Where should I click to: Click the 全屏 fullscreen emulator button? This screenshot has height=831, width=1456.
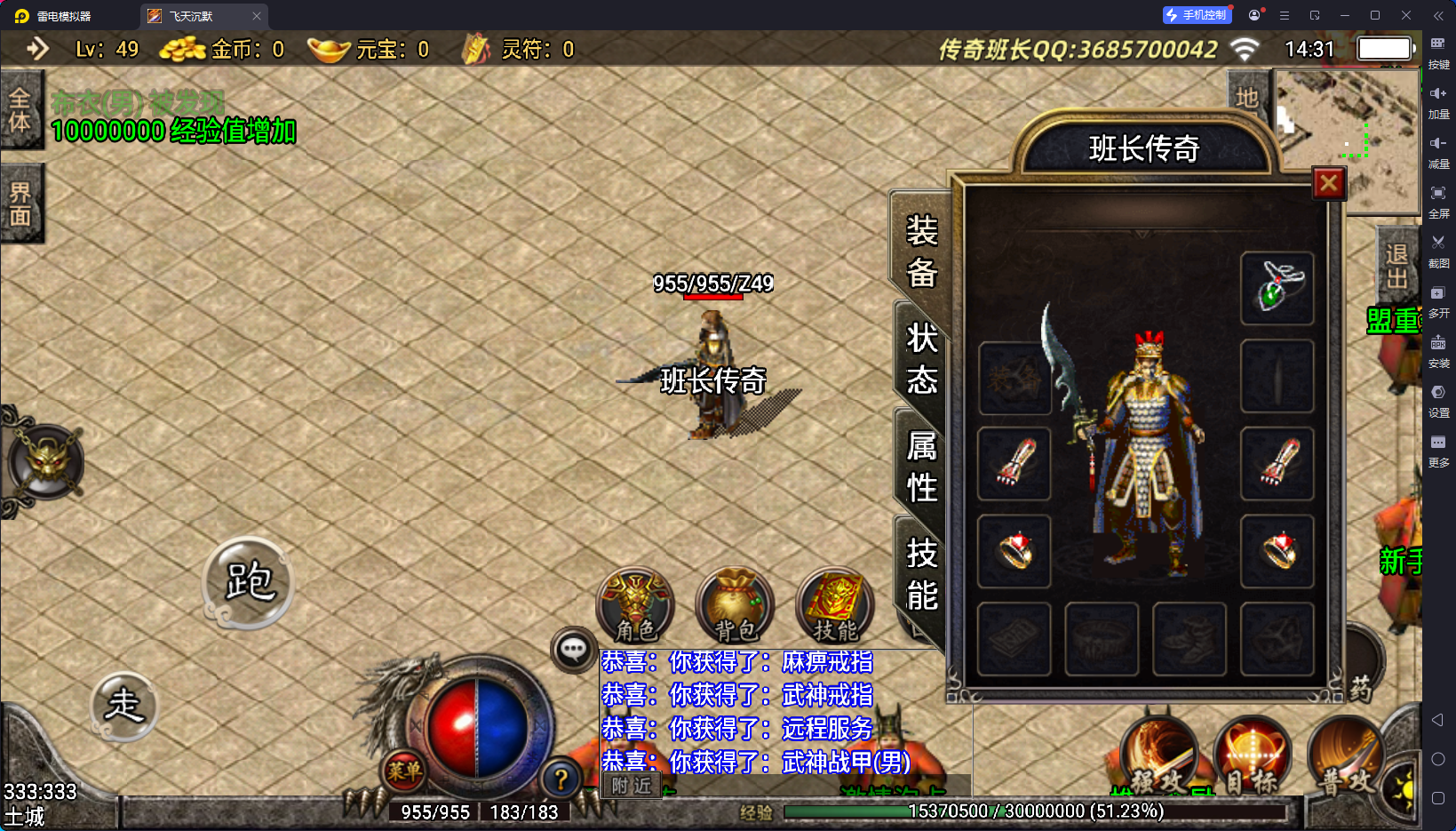[x=1438, y=200]
